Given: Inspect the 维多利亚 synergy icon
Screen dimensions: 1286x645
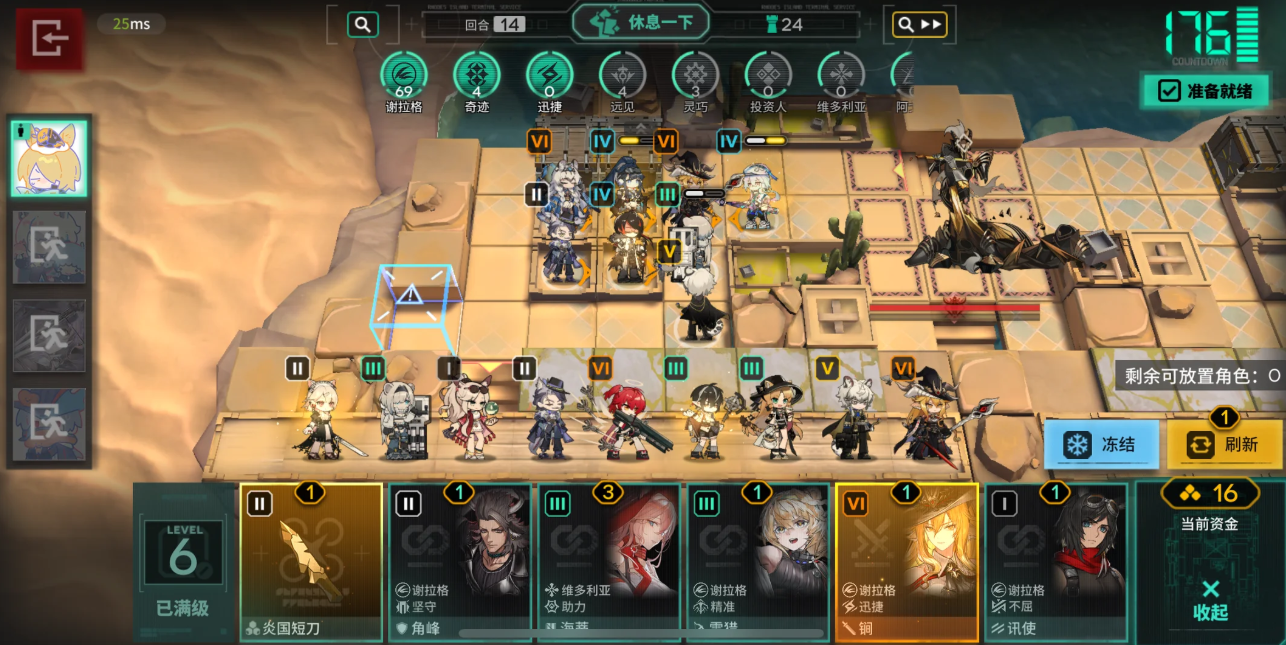Looking at the screenshot, I should [841, 76].
